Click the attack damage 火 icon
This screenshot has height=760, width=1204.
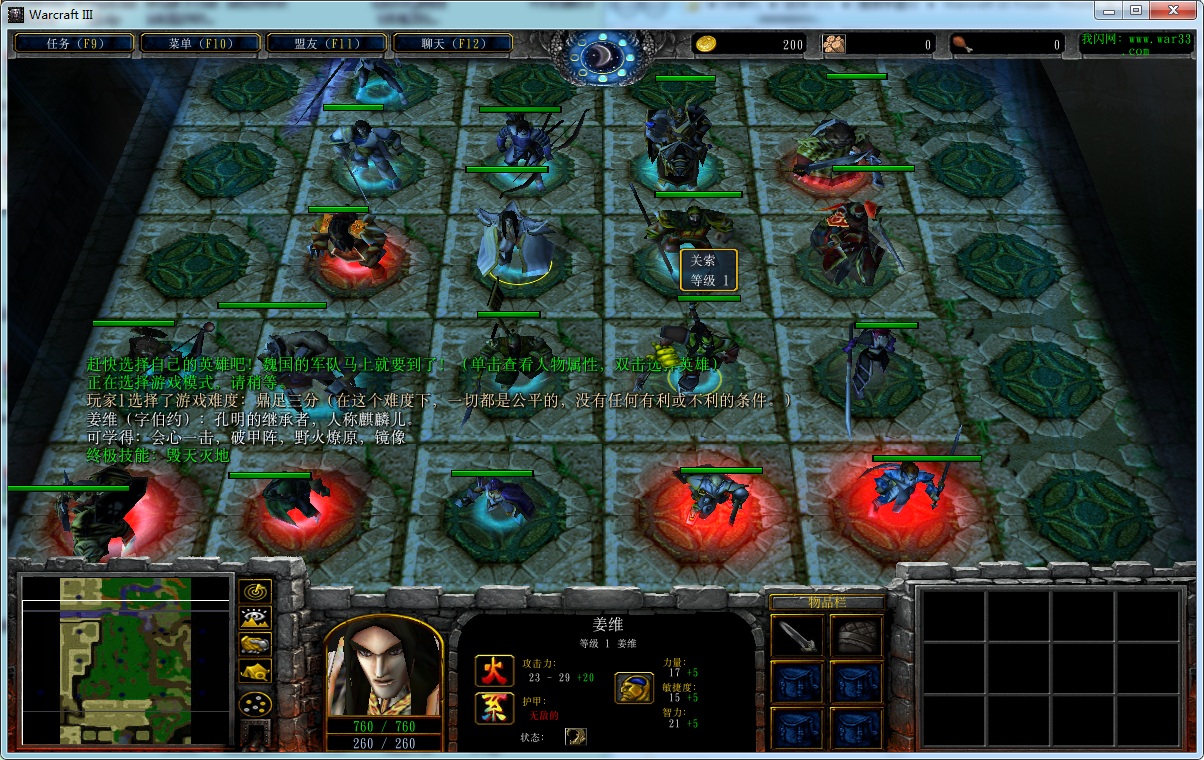point(494,670)
